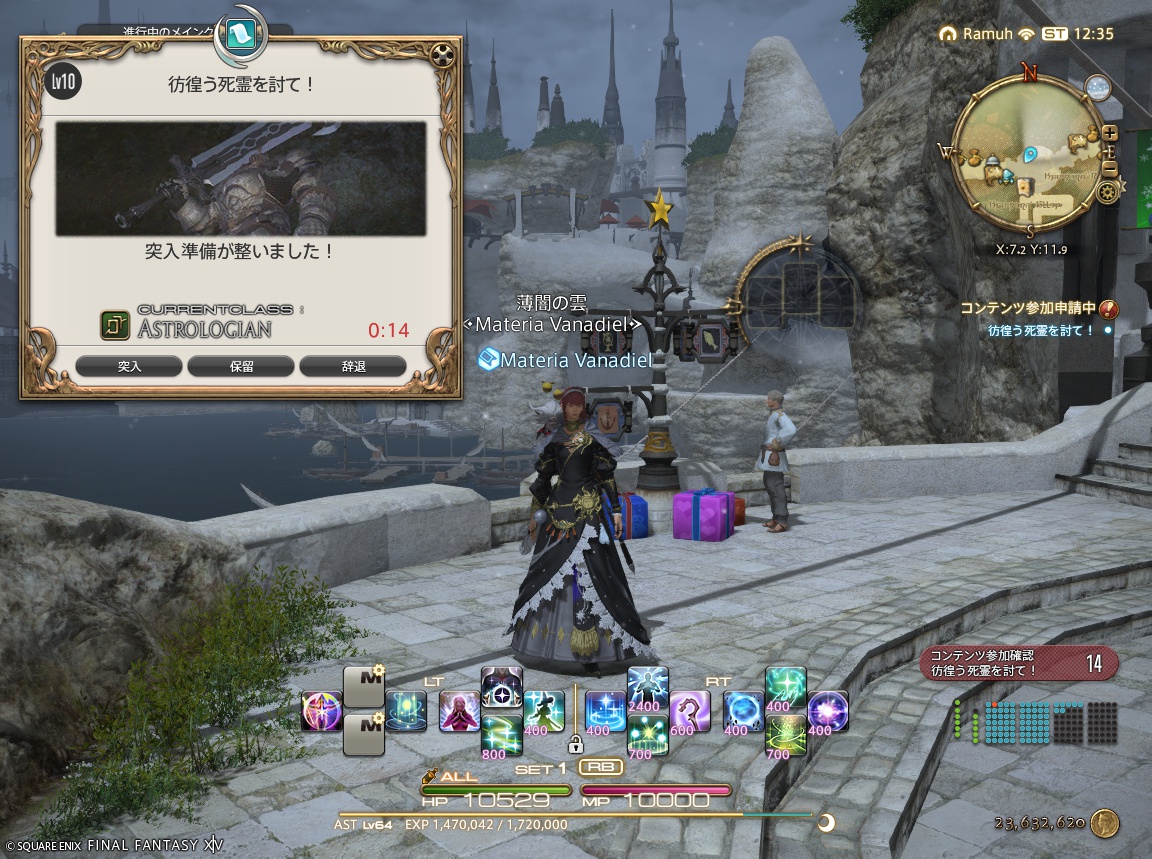Click the 突入 (Commence) button
This screenshot has height=859, width=1152.
(129, 366)
